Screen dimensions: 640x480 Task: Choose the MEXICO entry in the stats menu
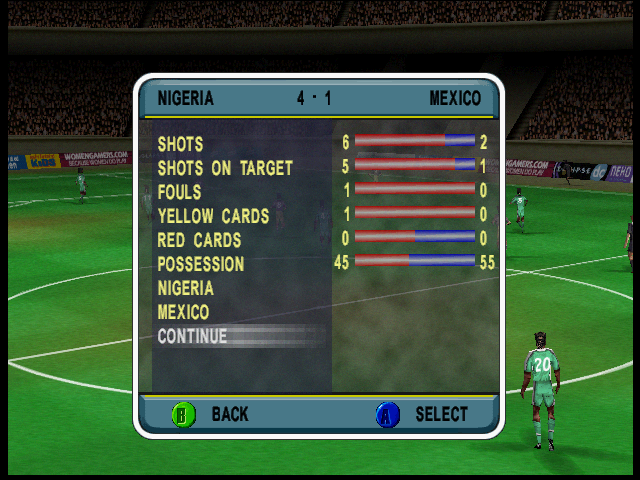[184, 313]
